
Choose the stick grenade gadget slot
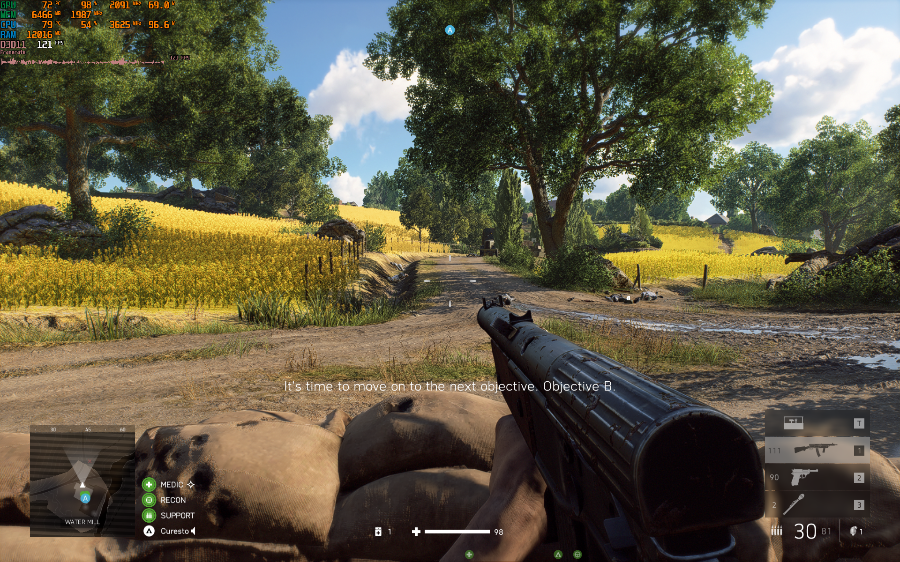[816, 505]
